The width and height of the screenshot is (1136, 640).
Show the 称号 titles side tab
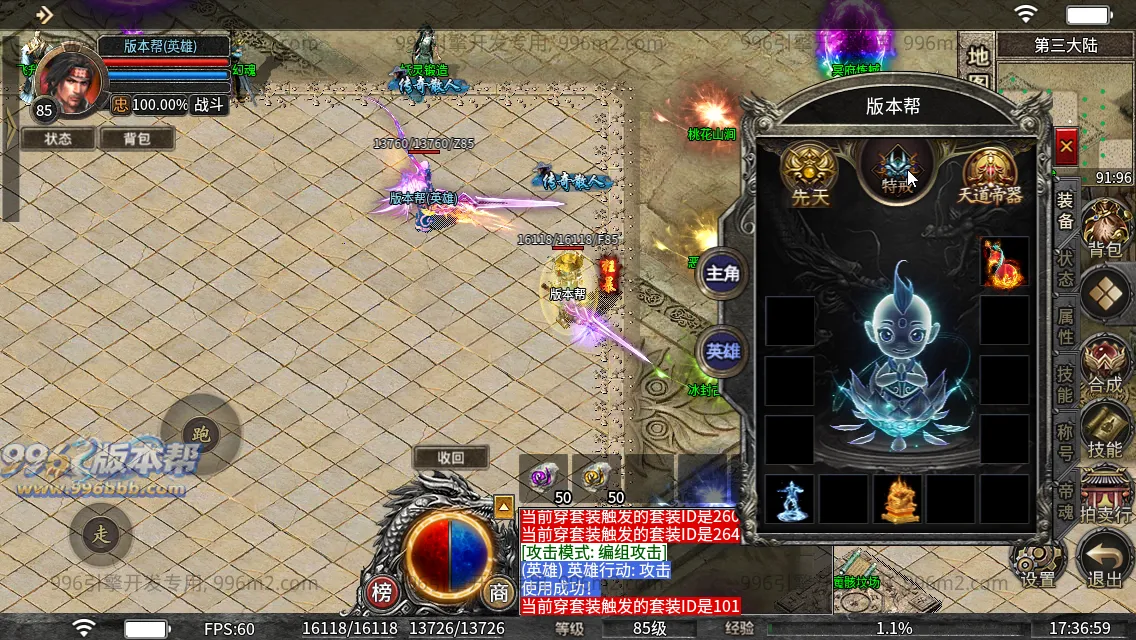pos(1066,441)
